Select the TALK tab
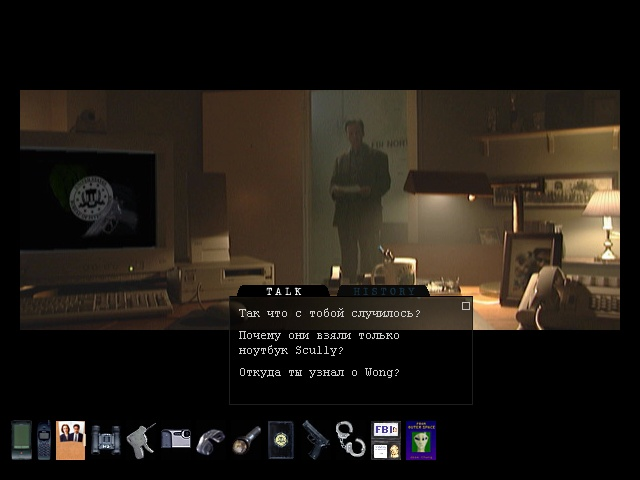The width and height of the screenshot is (640, 480). pos(284,292)
